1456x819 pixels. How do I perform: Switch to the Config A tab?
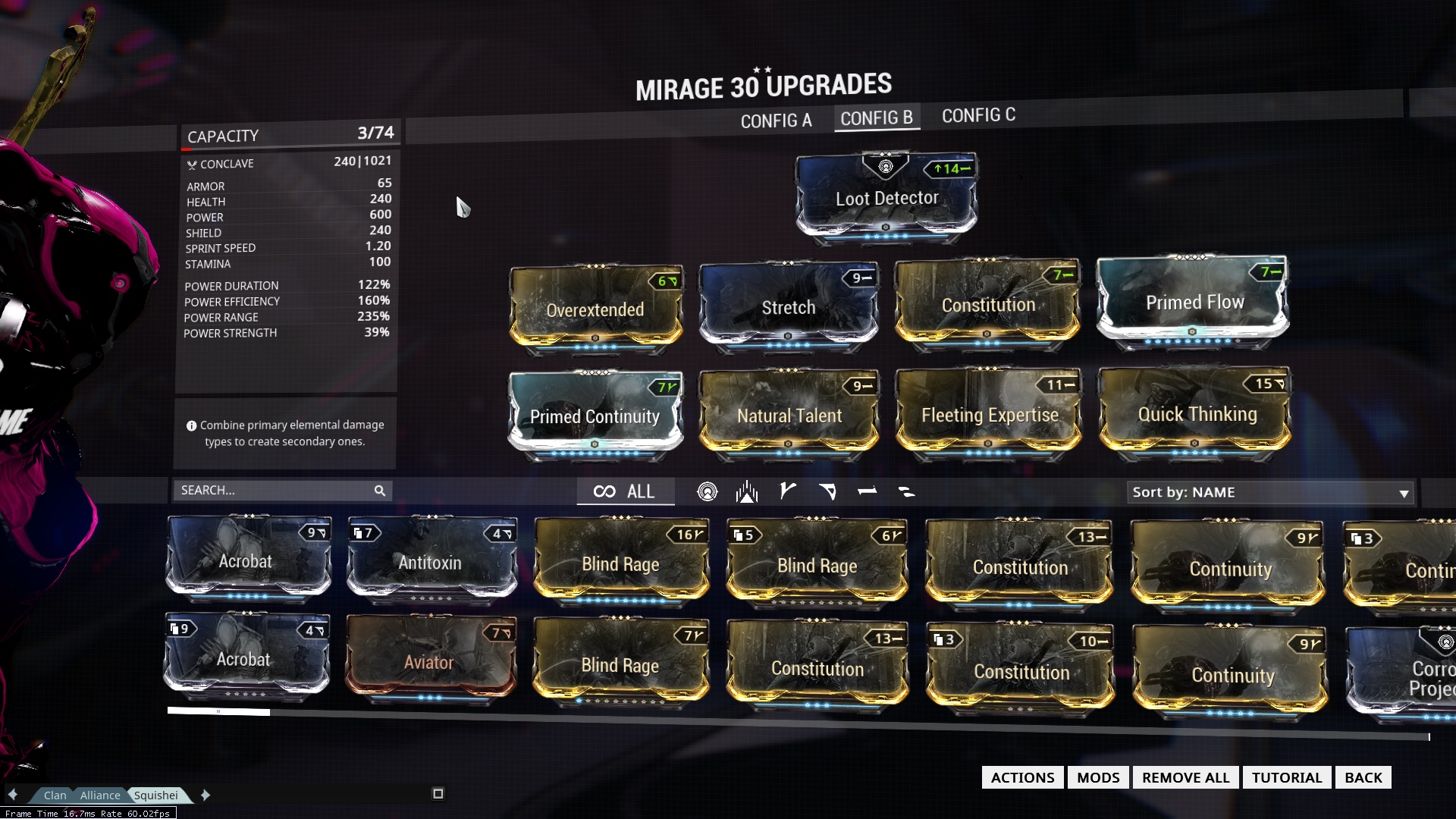coord(776,121)
